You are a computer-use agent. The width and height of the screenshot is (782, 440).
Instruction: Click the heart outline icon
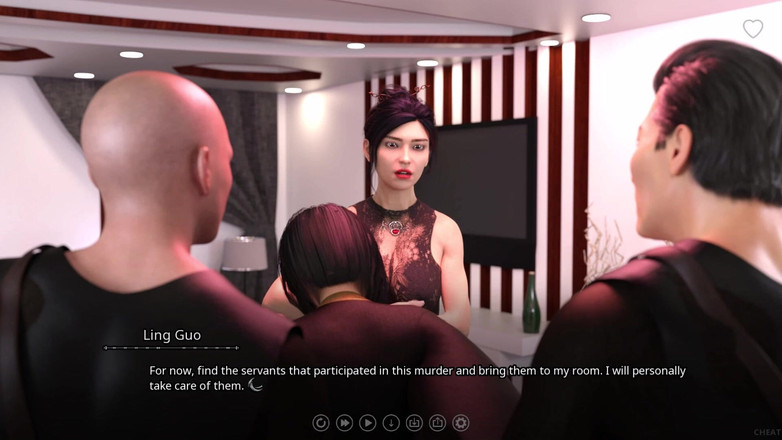pos(753,29)
